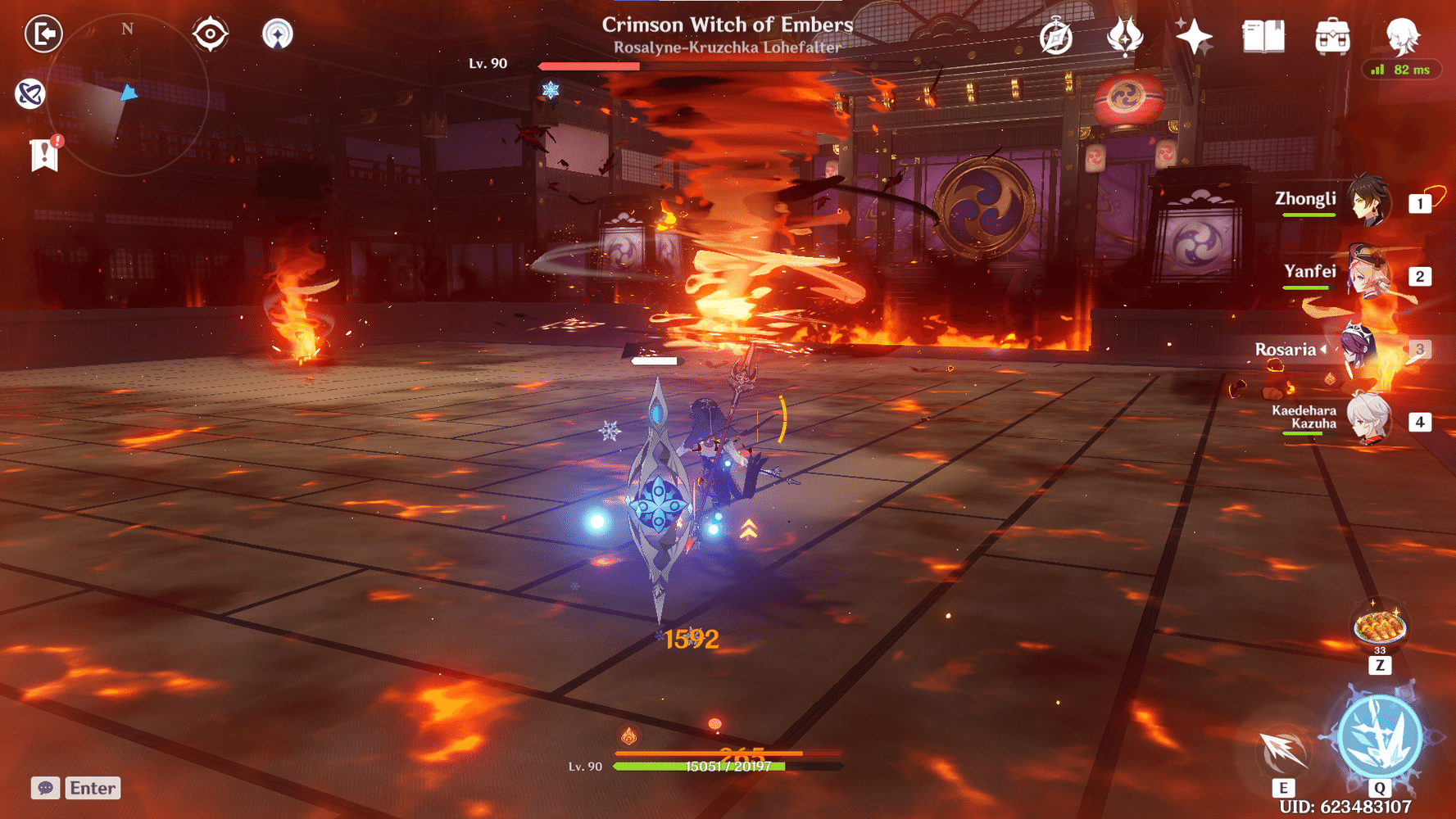This screenshot has height=819, width=1456.
Task: Open the HoYoLAB feedback icon
Action: pos(30,93)
